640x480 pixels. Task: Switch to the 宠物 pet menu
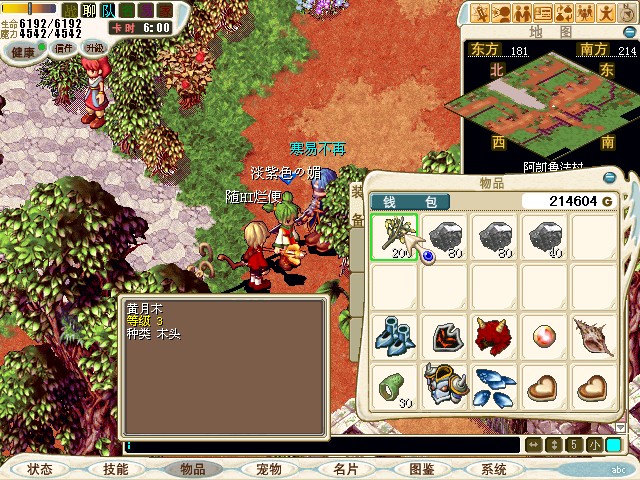click(x=269, y=469)
